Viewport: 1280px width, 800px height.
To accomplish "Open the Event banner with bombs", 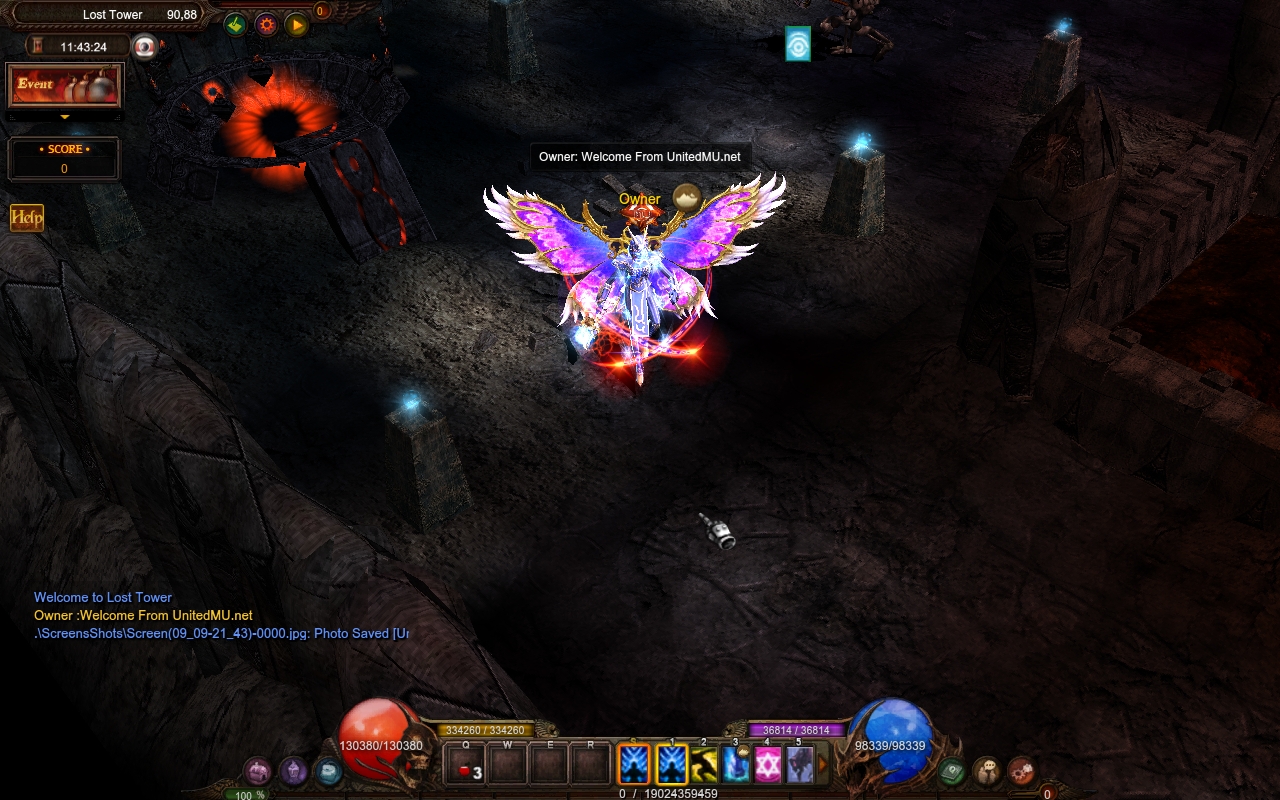I will point(65,86).
